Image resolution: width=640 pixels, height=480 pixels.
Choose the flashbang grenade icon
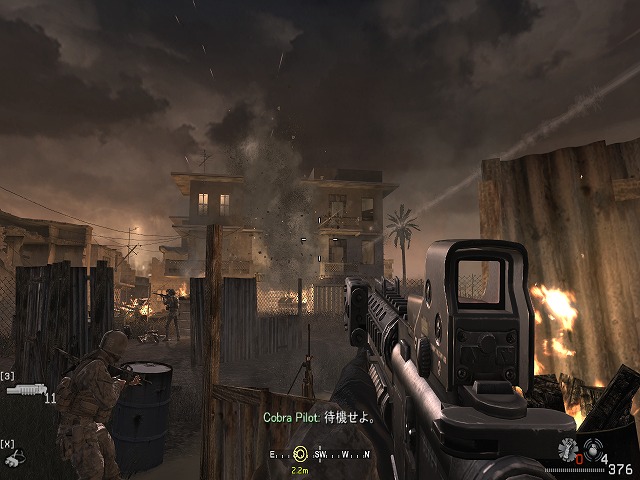[568, 449]
